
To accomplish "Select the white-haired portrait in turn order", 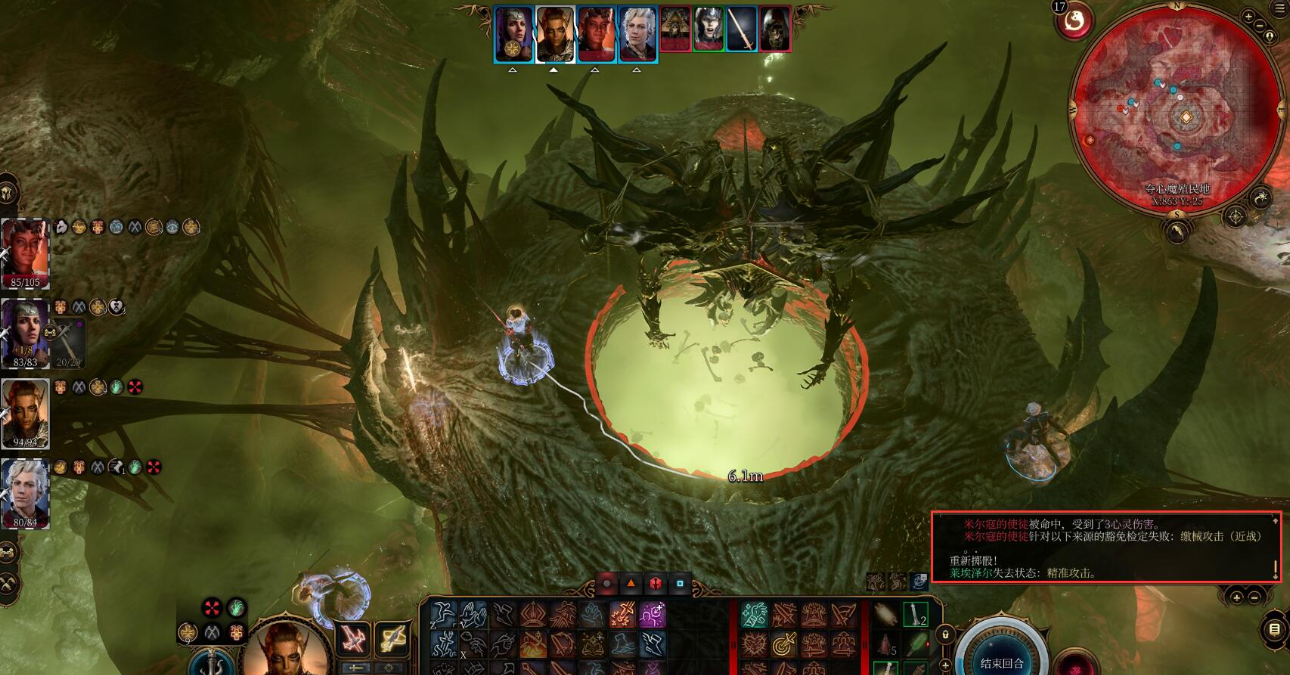I will click(637, 33).
